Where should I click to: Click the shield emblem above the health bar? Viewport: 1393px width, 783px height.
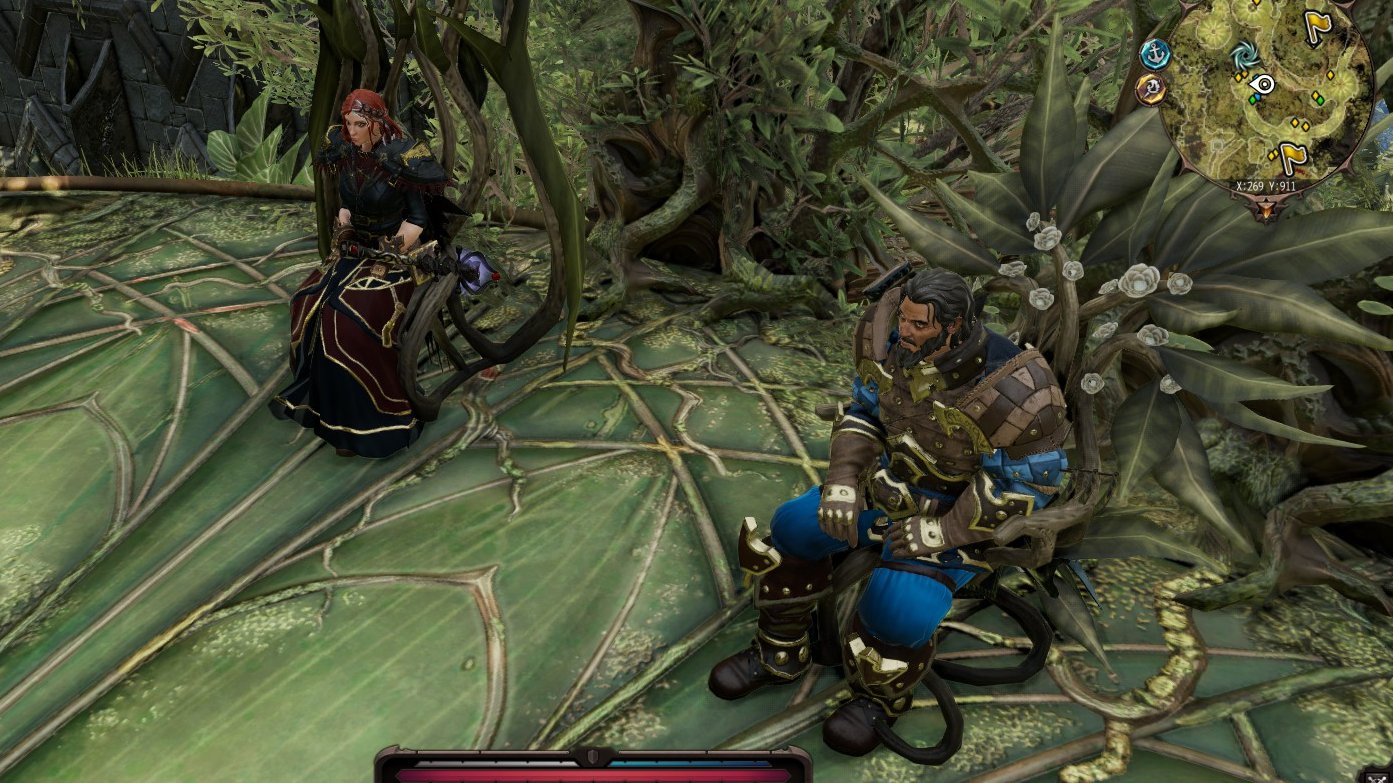(593, 757)
